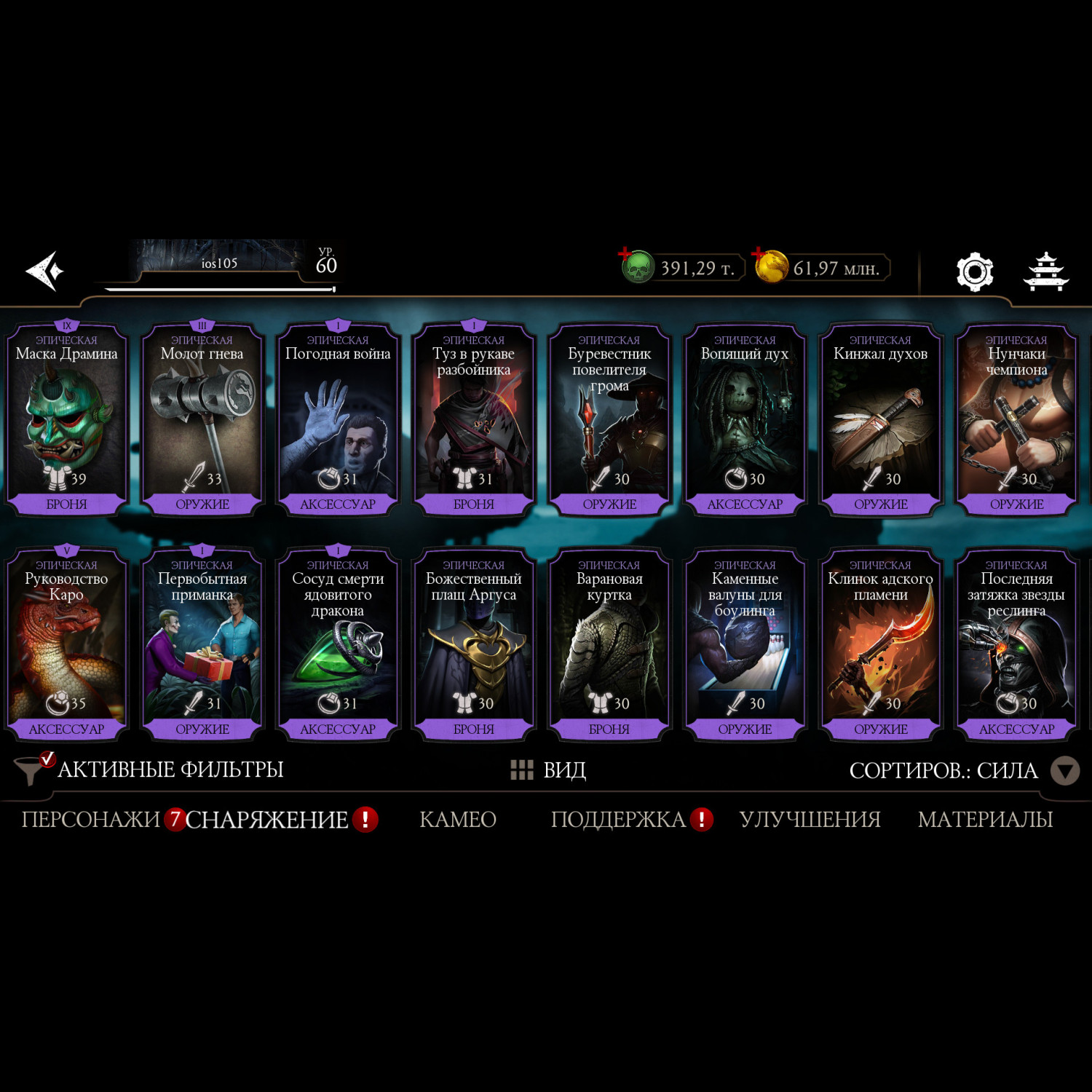Pick the Клинок адского пламени card

click(880, 645)
